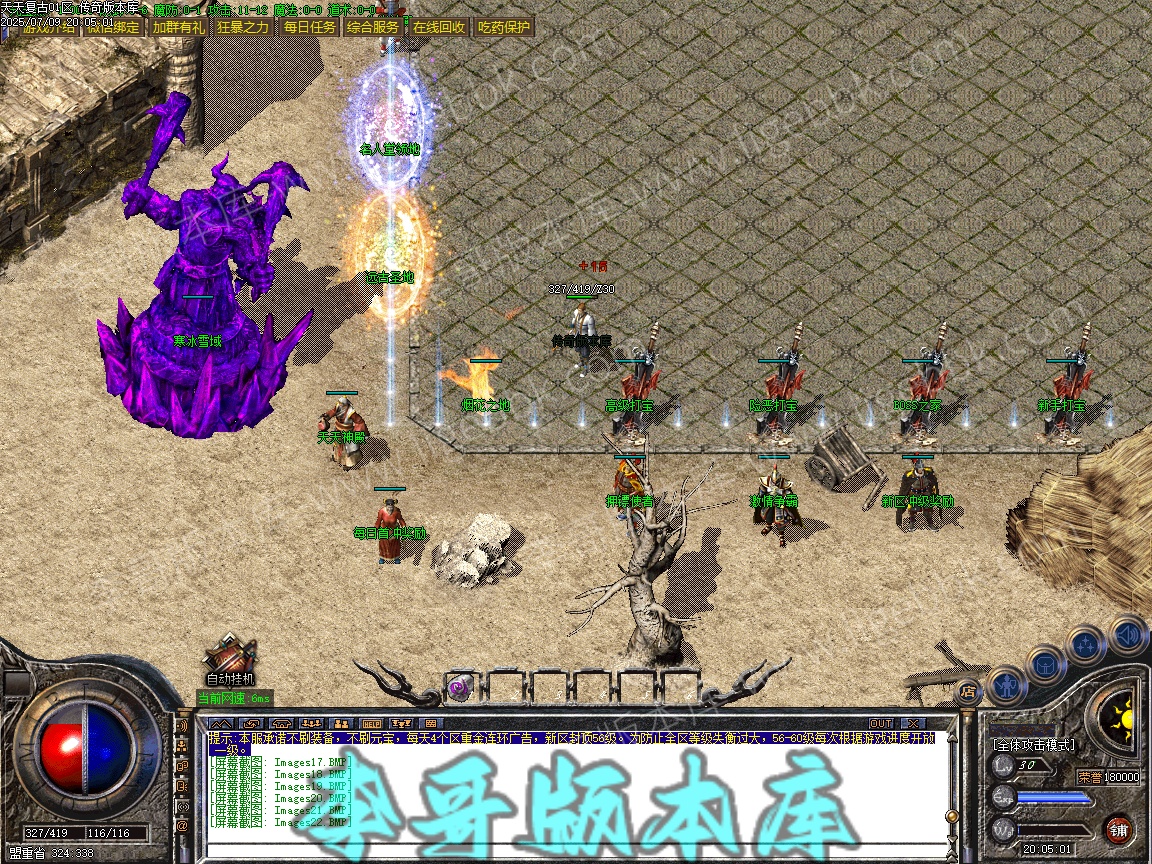The image size is (1152, 864).
Task: Click the 狂暴之力 button
Action: [243, 27]
